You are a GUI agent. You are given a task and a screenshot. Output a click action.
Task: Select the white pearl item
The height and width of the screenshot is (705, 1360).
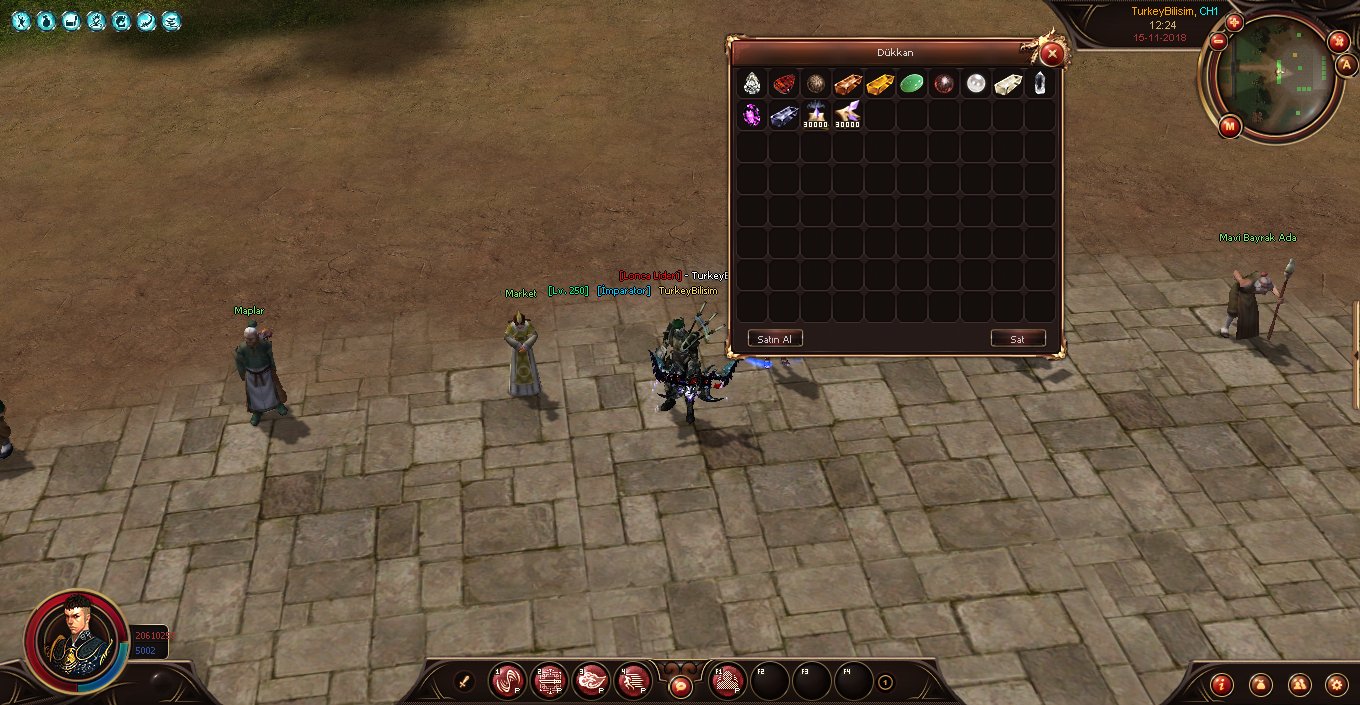point(976,84)
